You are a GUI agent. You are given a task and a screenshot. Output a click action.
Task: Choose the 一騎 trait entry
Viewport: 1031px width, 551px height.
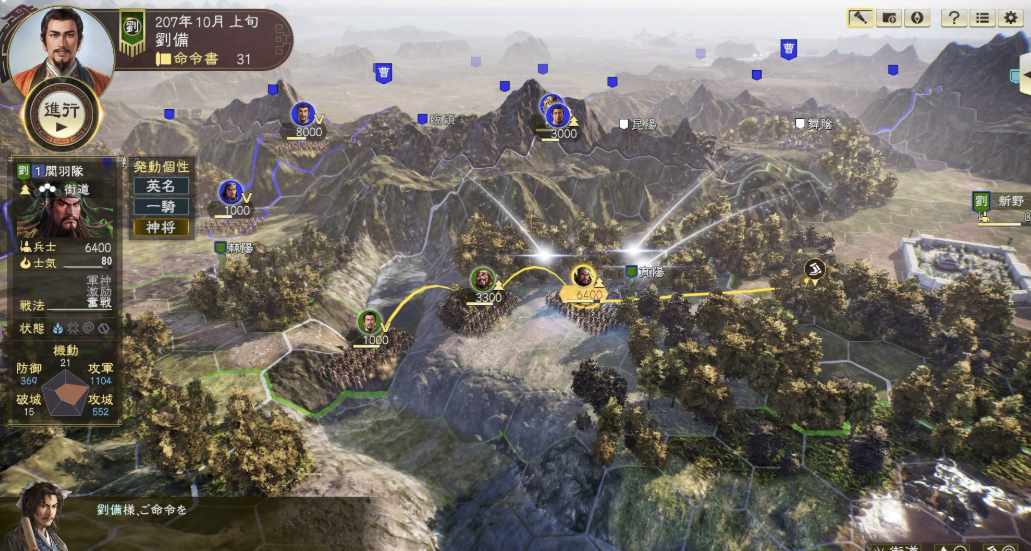[x=160, y=206]
